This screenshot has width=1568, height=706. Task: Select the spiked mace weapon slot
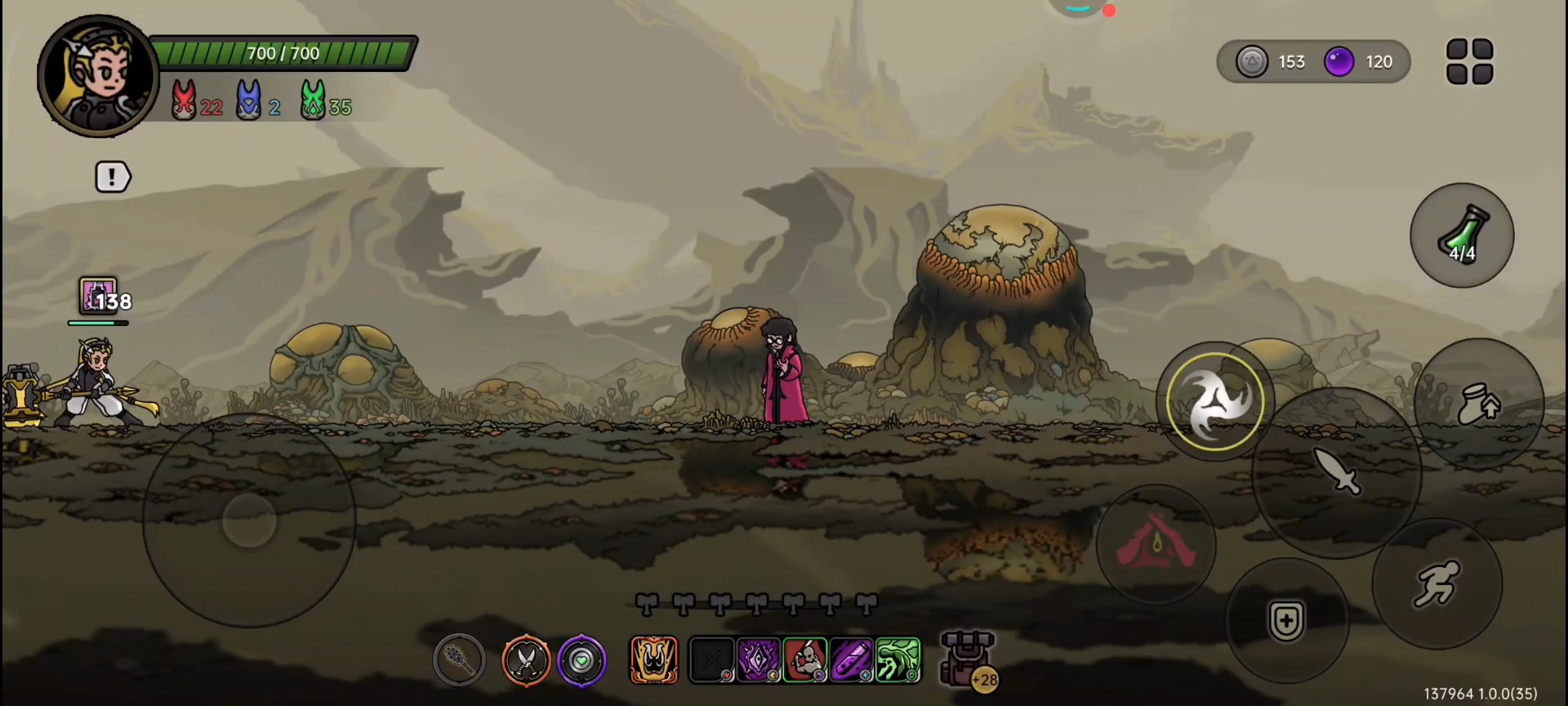[x=459, y=659]
